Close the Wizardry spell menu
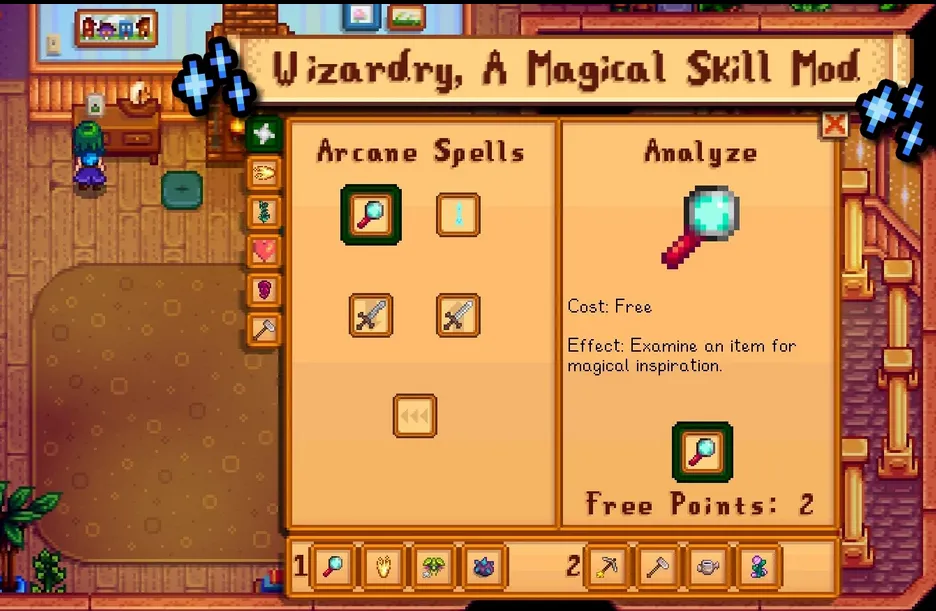This screenshot has height=611, width=936. point(834,124)
